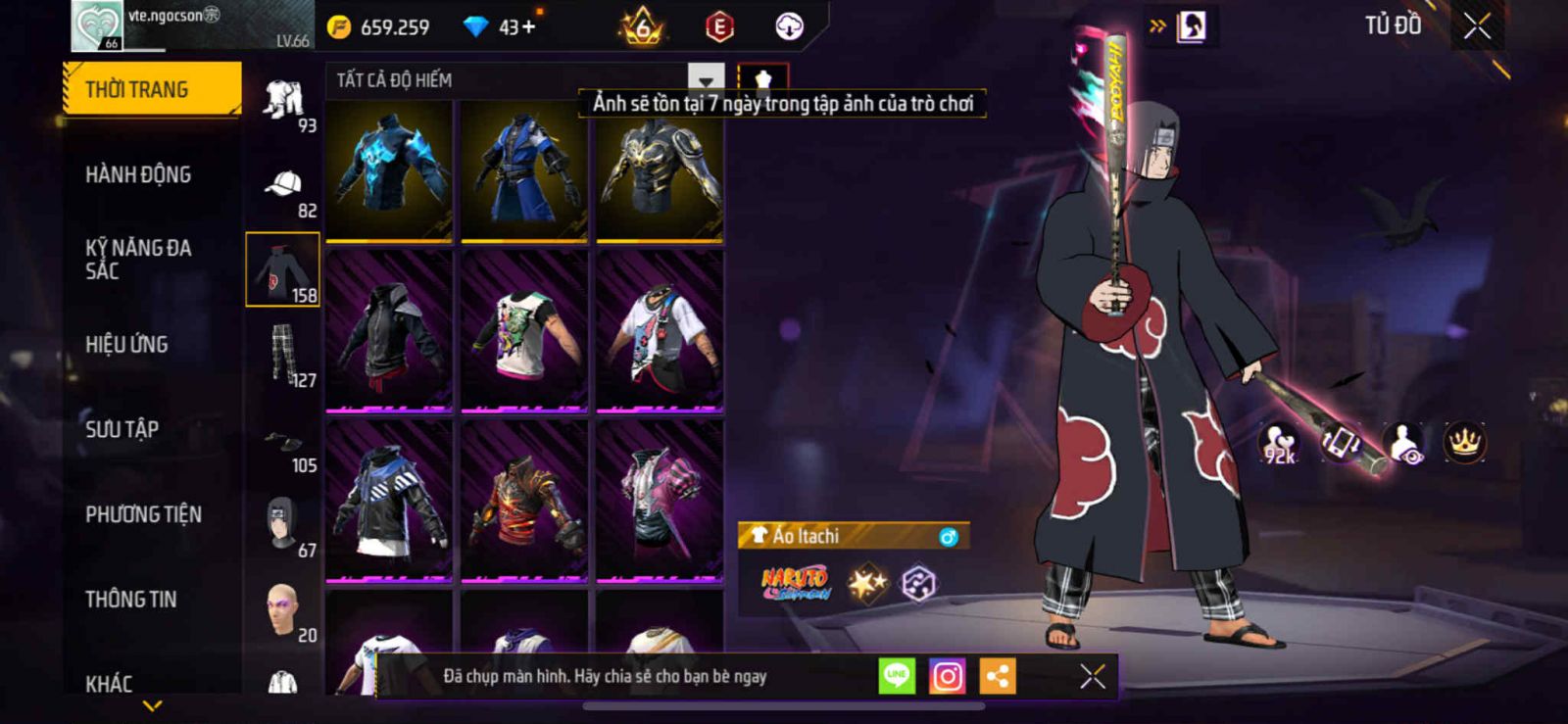Screen dimensions: 1568x724
Task: Choose the plaid pants category
Action: pos(283,355)
